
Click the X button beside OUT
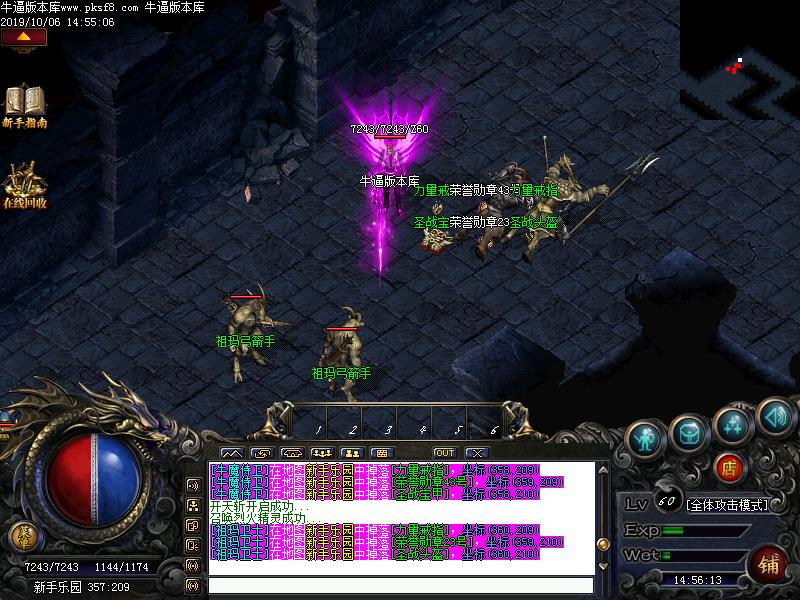click(477, 453)
